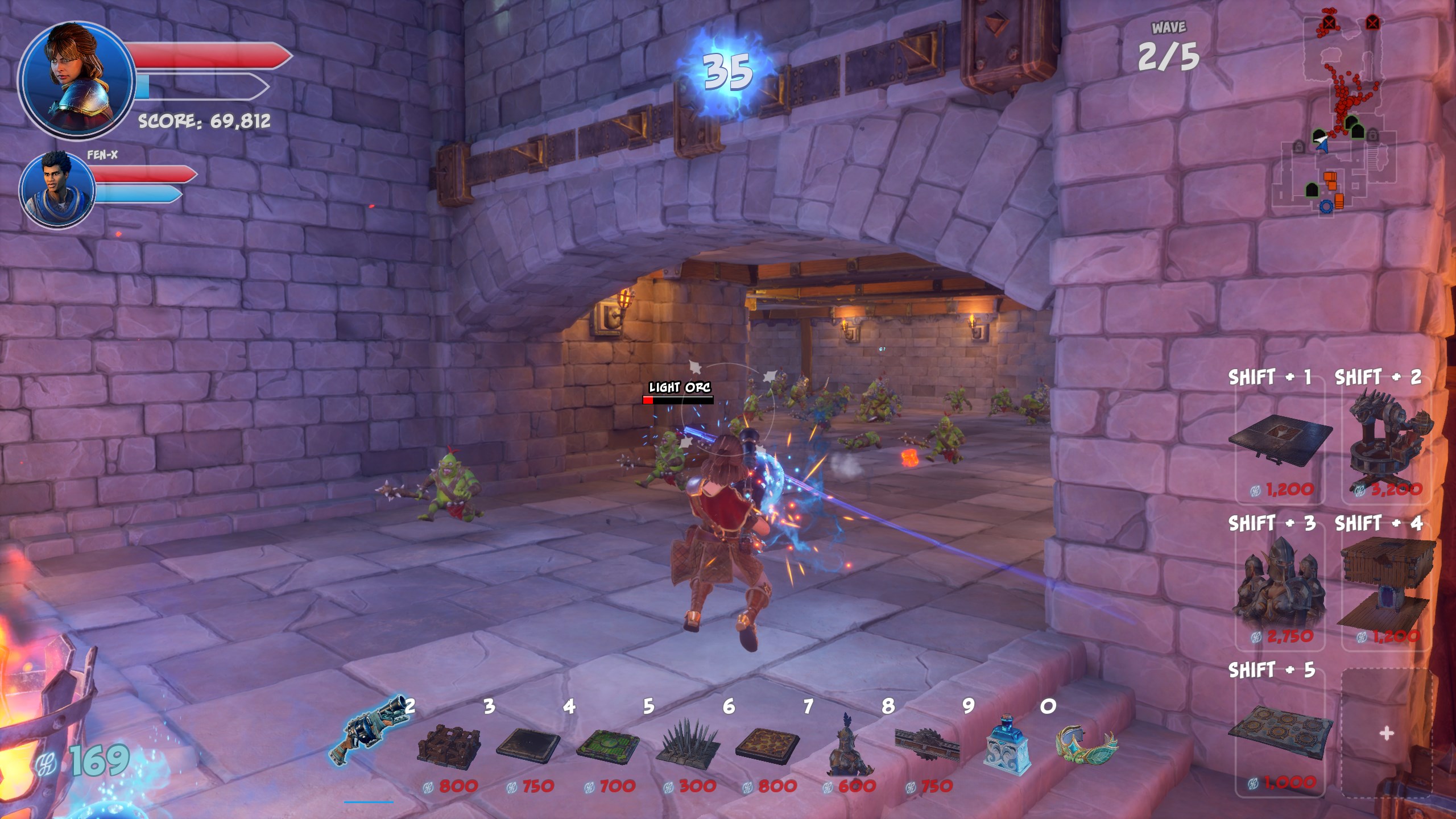1456x819 pixels.
Task: Pick the Shift+4 wooden structure trap
Action: tap(1388, 586)
